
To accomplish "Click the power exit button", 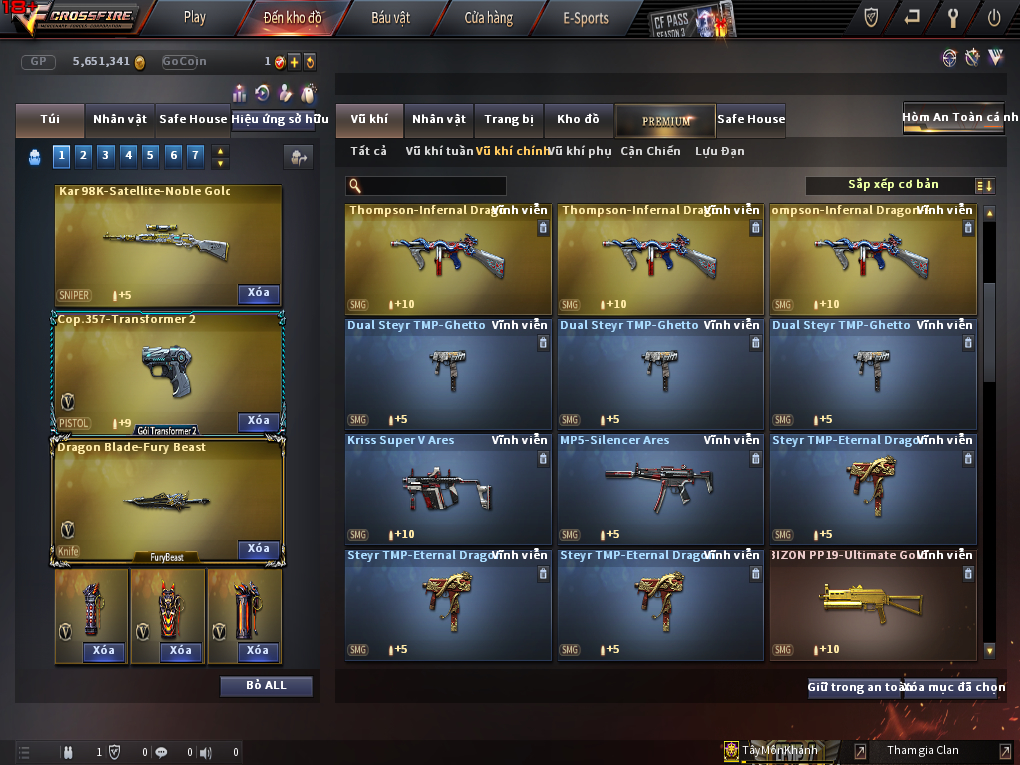I will point(993,17).
